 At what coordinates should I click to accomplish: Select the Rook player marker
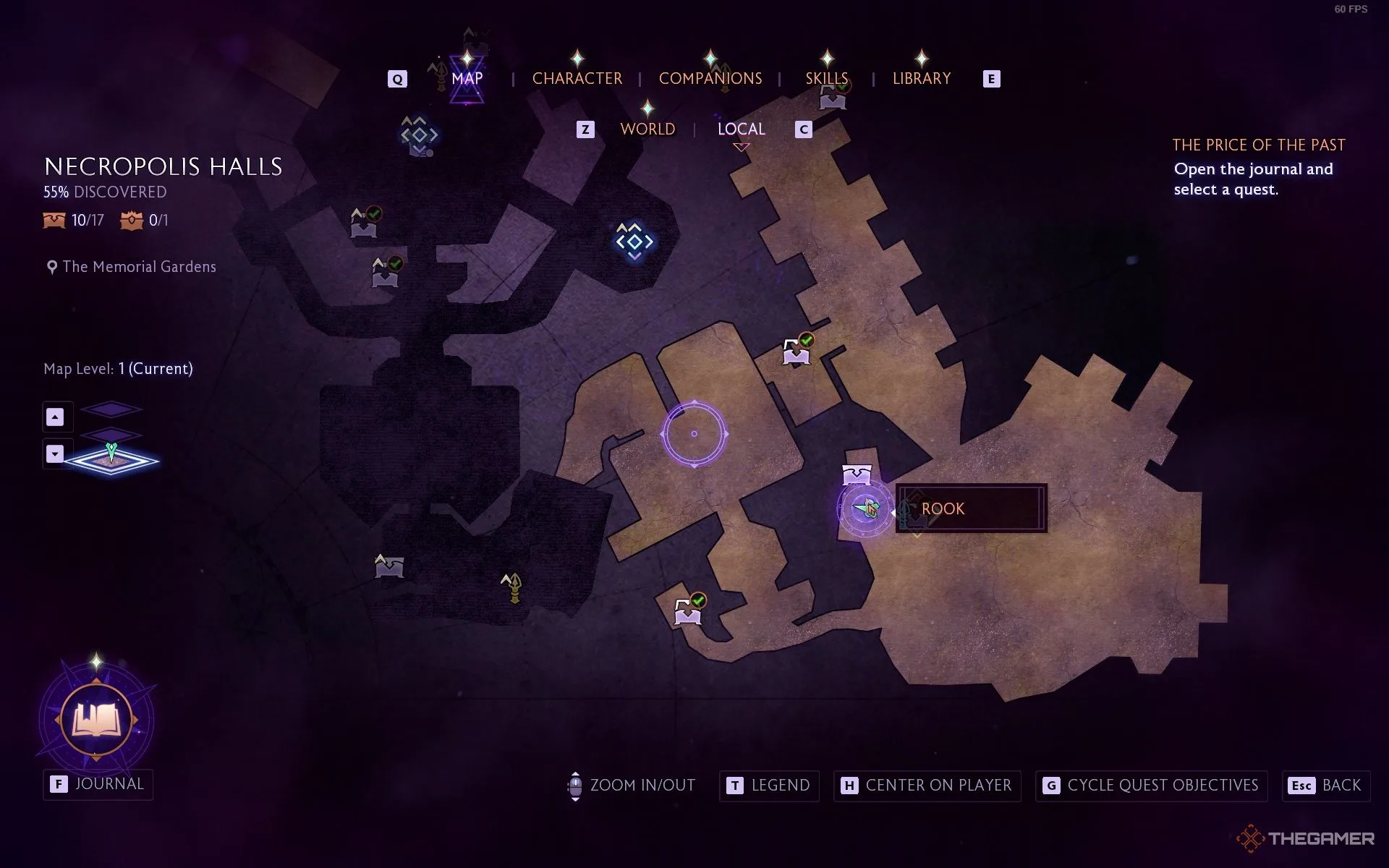866,509
